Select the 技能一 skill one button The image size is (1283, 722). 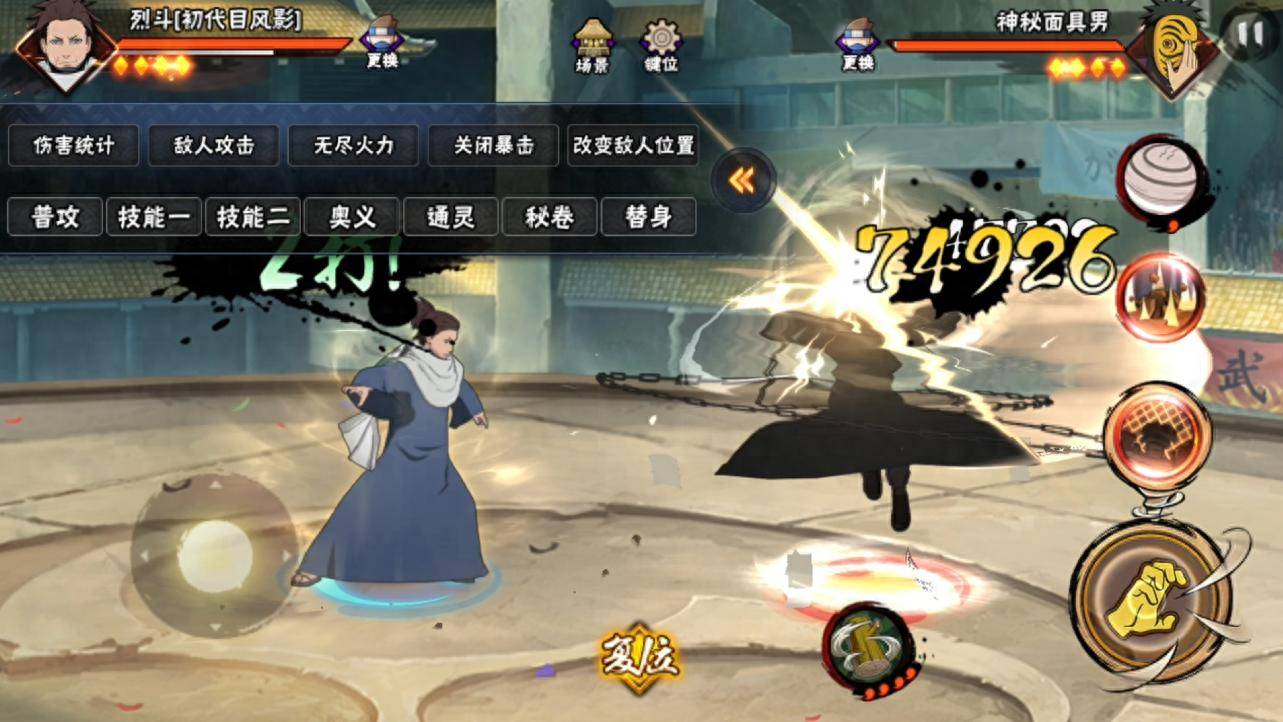(154, 217)
